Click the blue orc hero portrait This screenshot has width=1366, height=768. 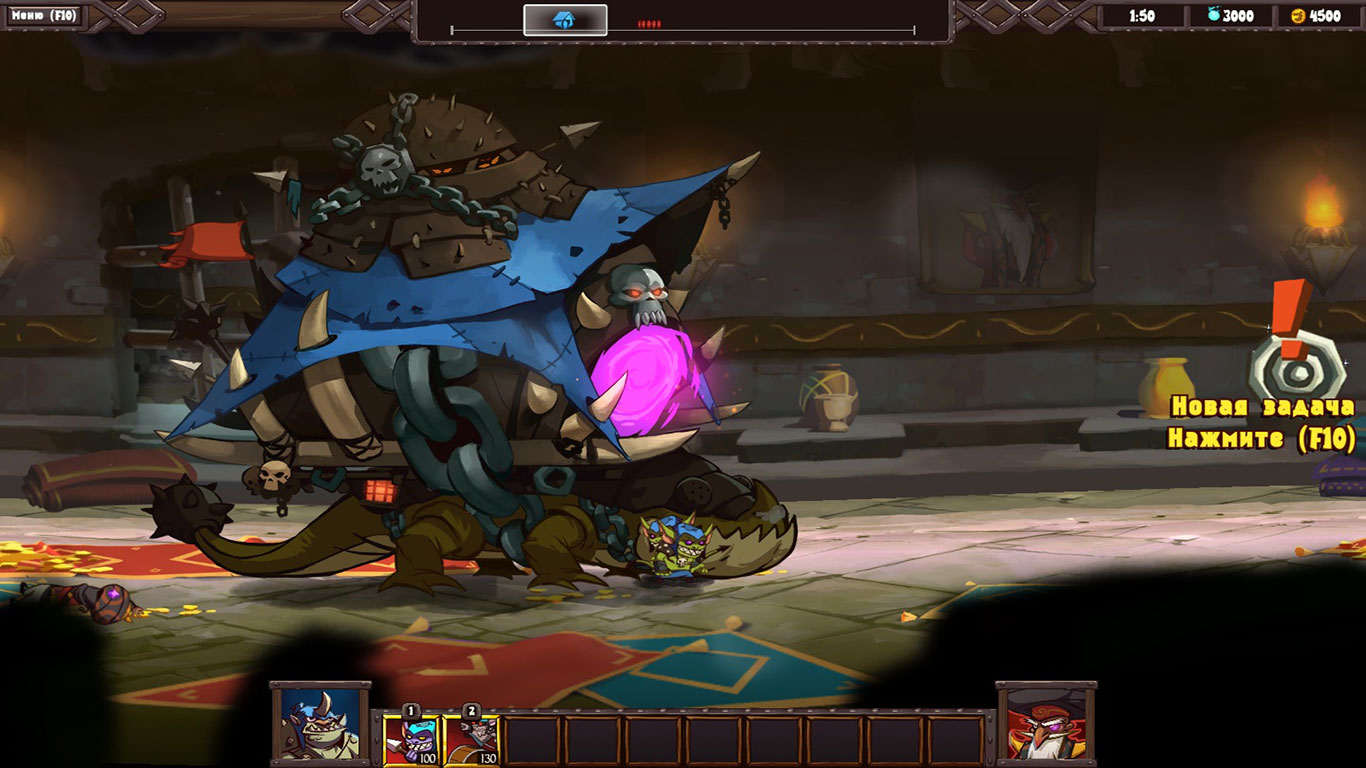click(320, 722)
